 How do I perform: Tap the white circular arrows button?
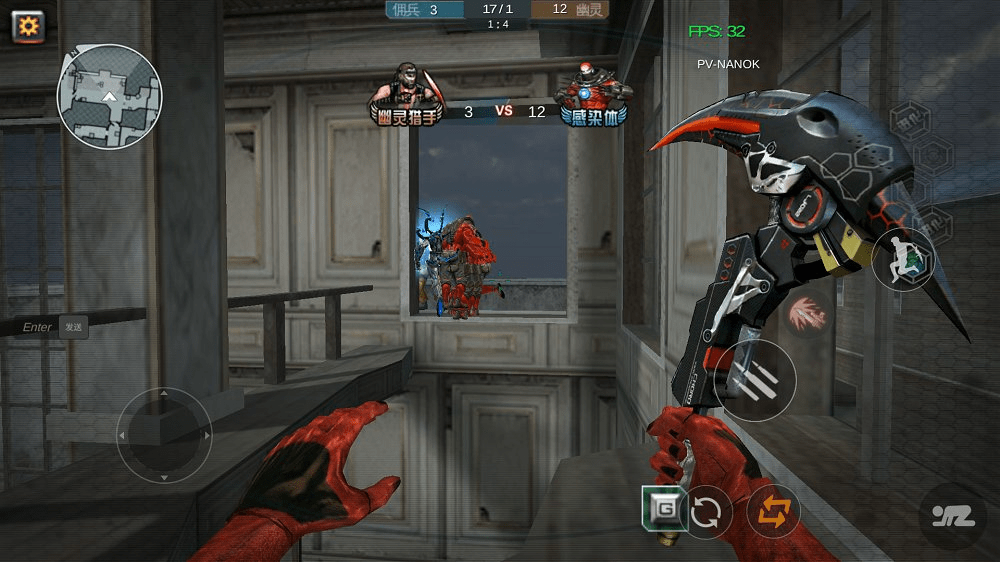[706, 512]
